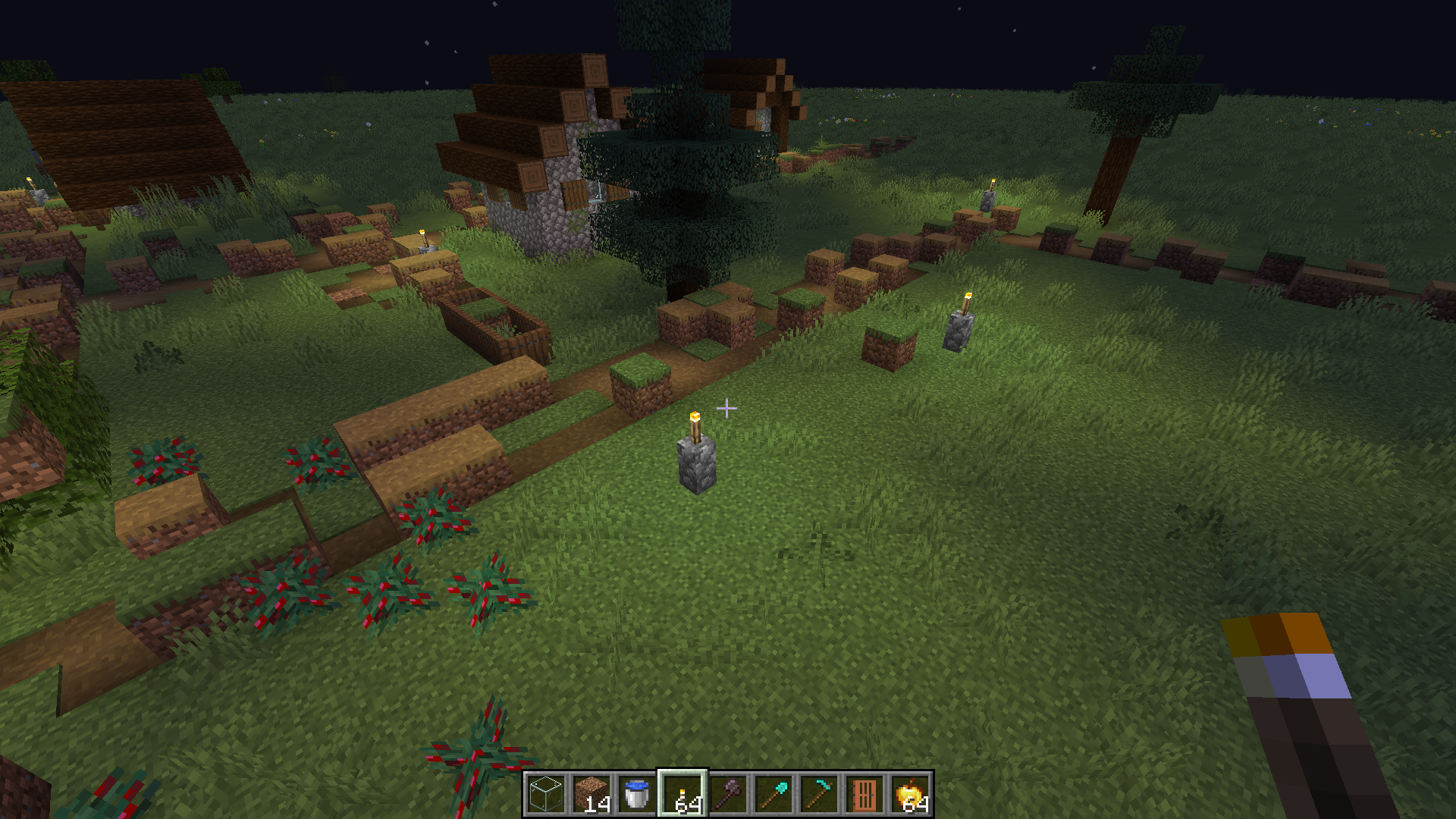The height and width of the screenshot is (819, 1456).
Task: Equip the diamond hoe
Action: [819, 794]
